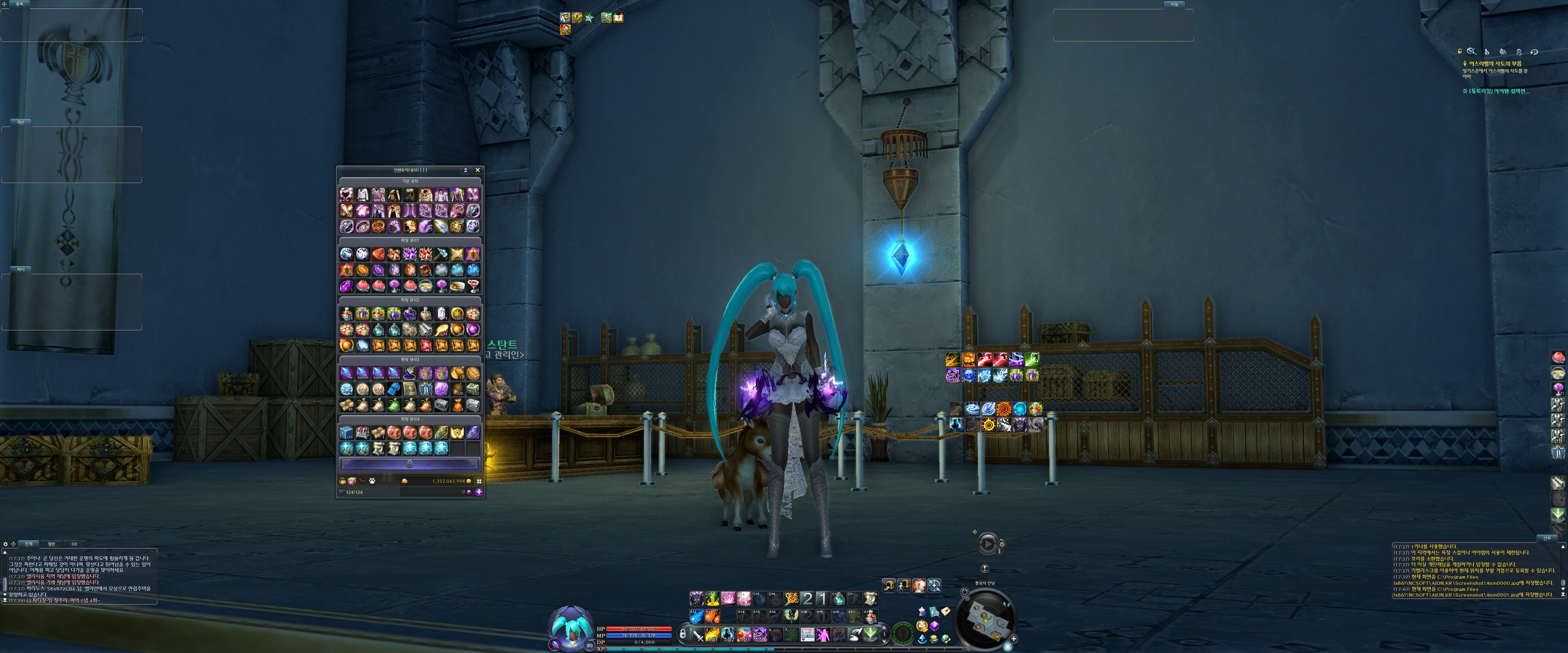Zoom in the minimap with plus button
This screenshot has height=653, width=1568.
coord(1013,639)
